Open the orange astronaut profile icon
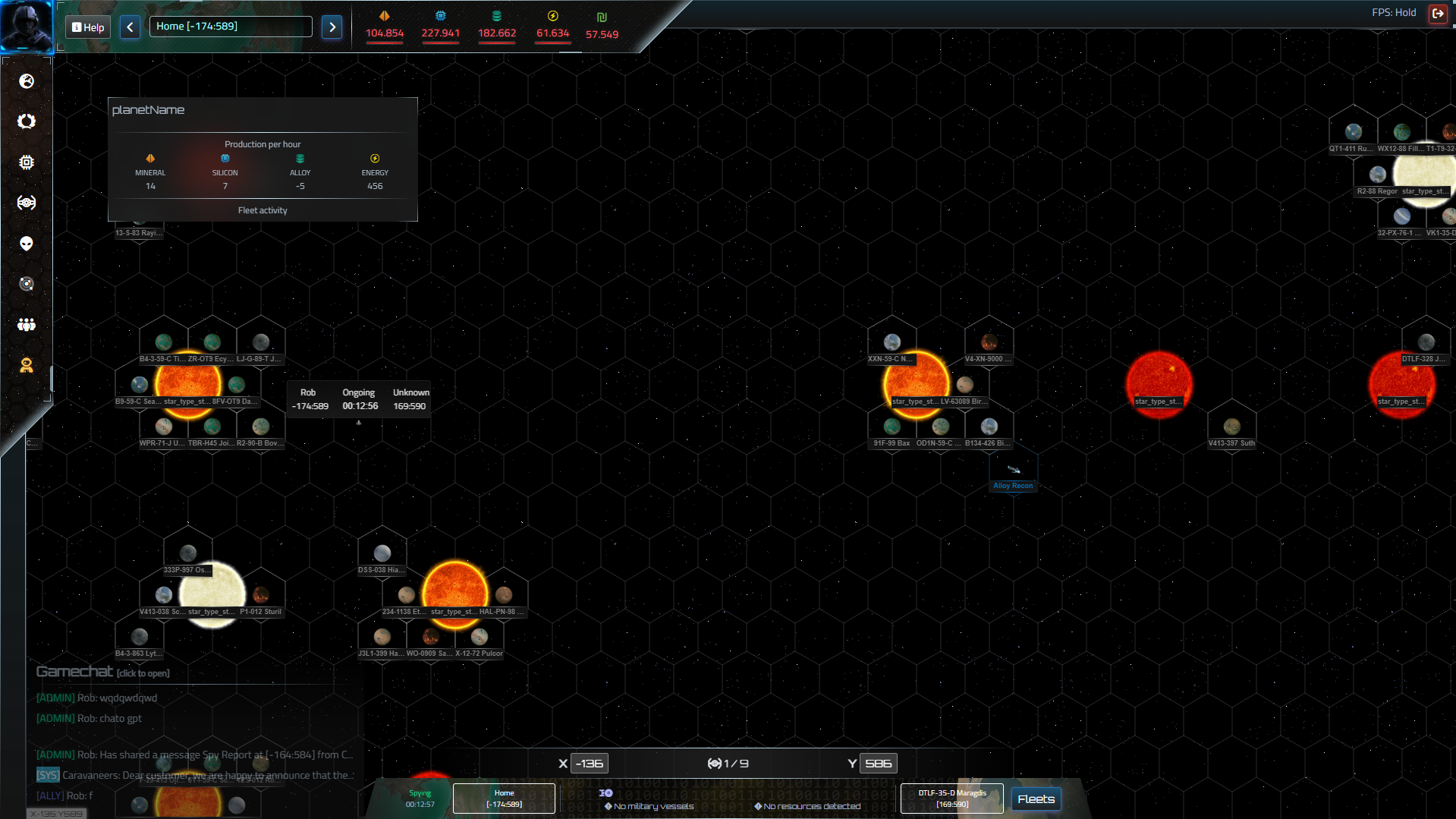This screenshot has height=819, width=1456. point(27,366)
